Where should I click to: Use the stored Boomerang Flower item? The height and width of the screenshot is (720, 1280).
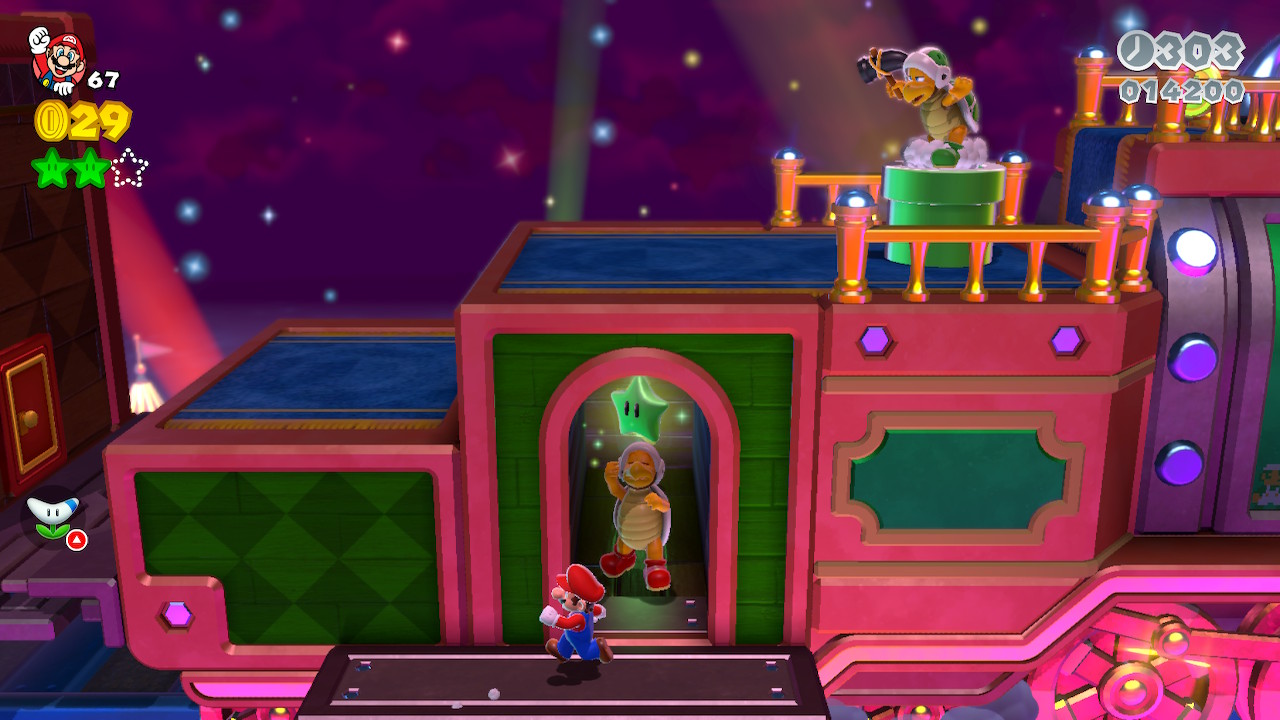coord(54,518)
